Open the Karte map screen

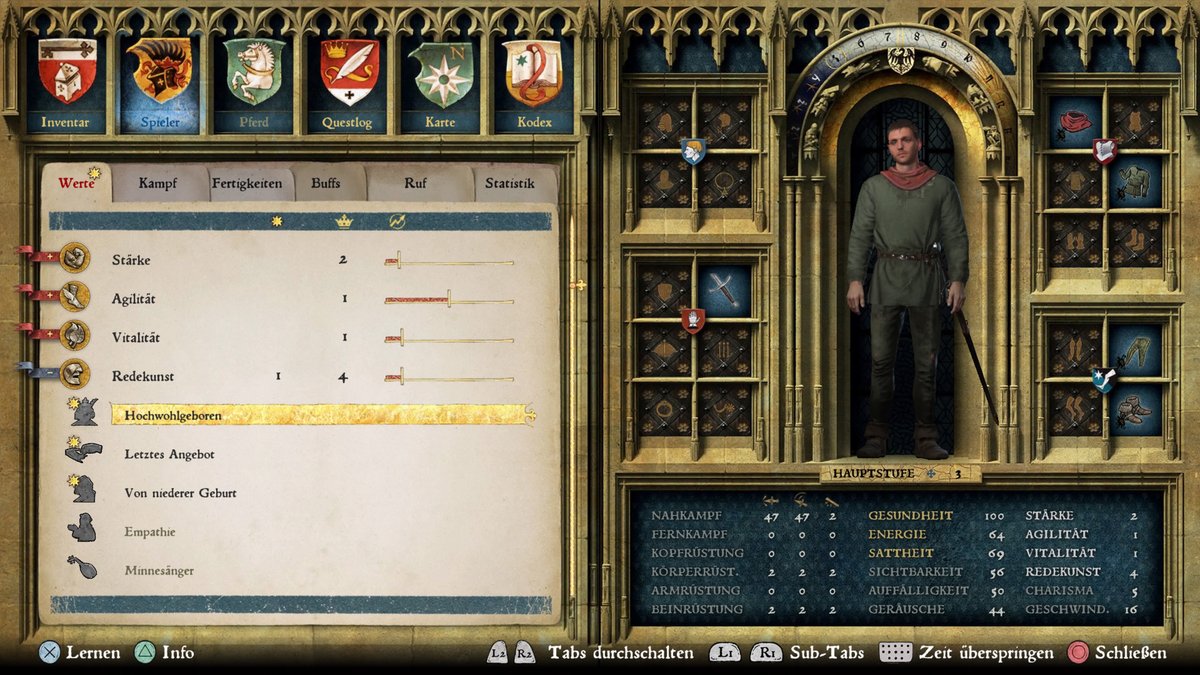tap(440, 83)
